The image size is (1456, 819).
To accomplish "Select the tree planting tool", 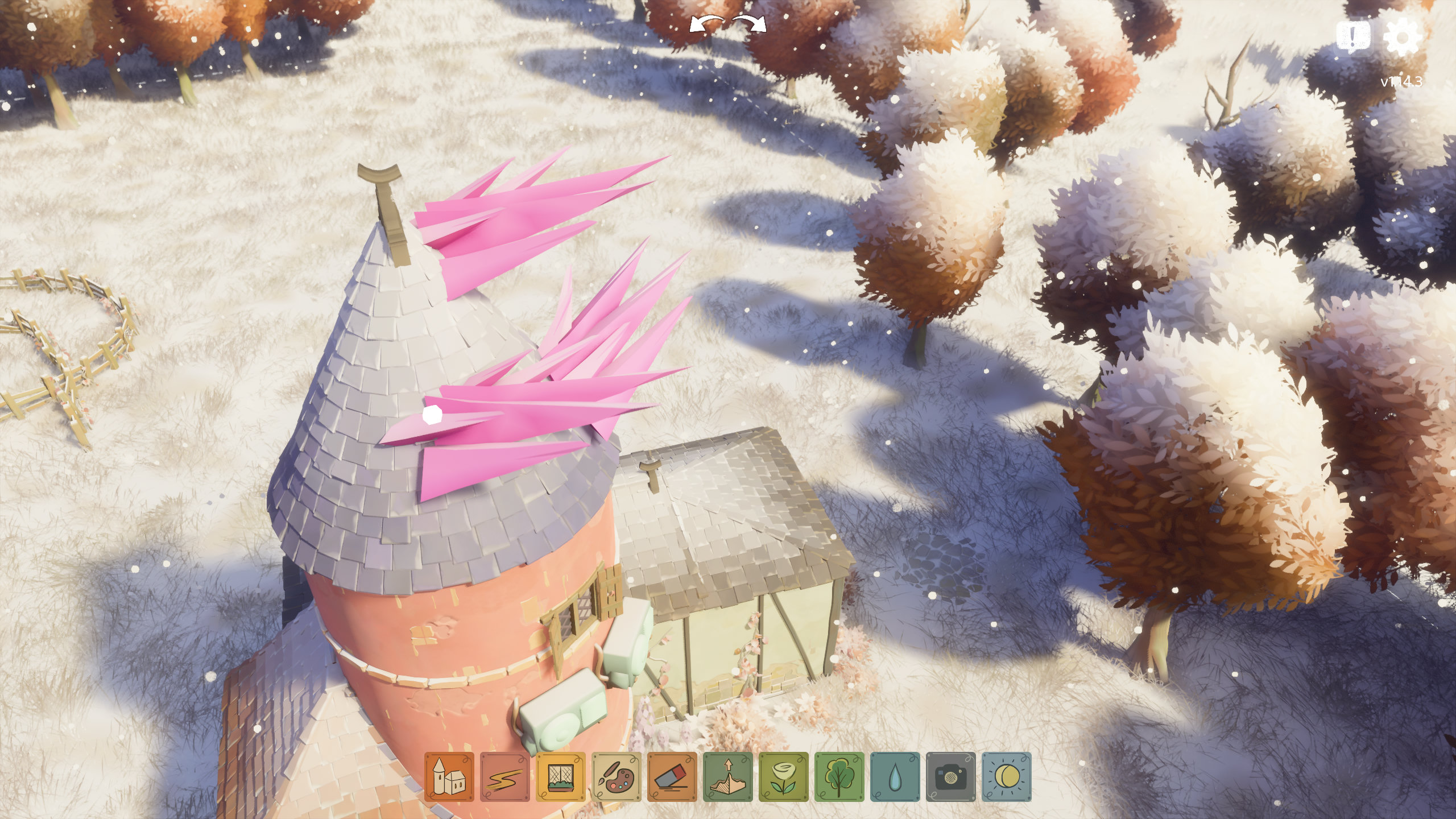I will 839,777.
